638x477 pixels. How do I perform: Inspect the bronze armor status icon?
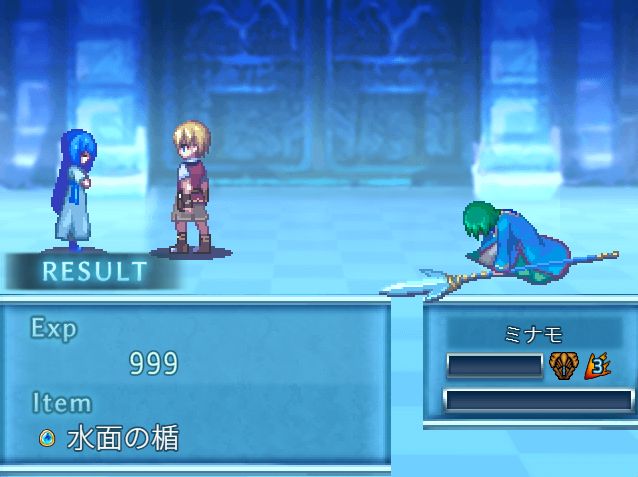point(564,366)
